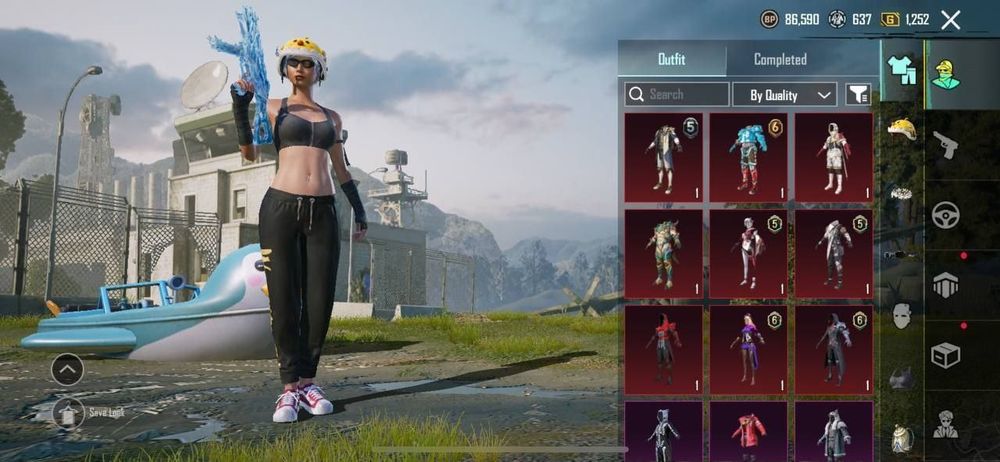Select the red jacket outfit
Image resolution: width=1000 pixels, height=462 pixels.
pyautogui.click(x=748, y=432)
